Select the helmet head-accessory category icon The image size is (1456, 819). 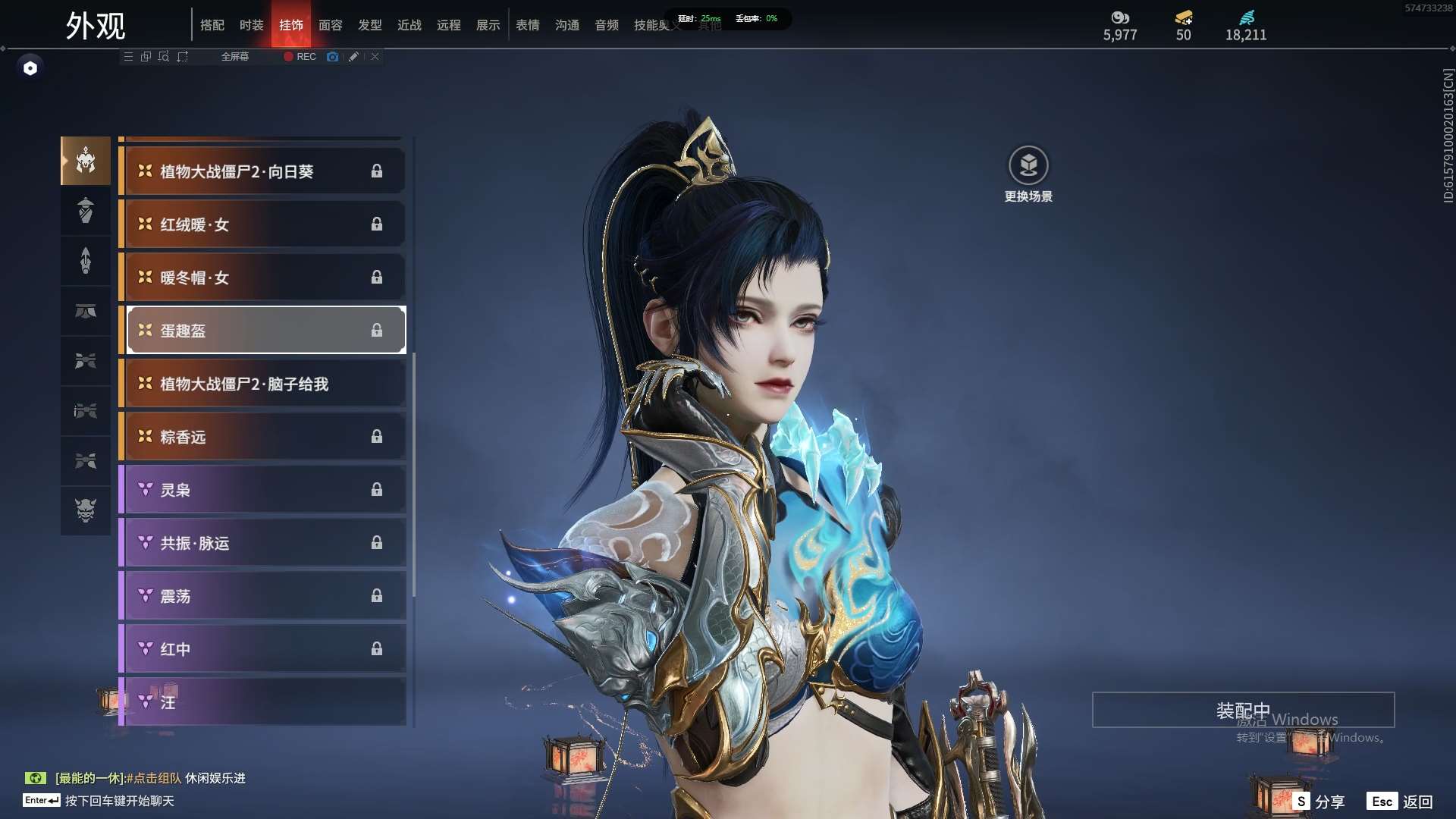pos(86,161)
